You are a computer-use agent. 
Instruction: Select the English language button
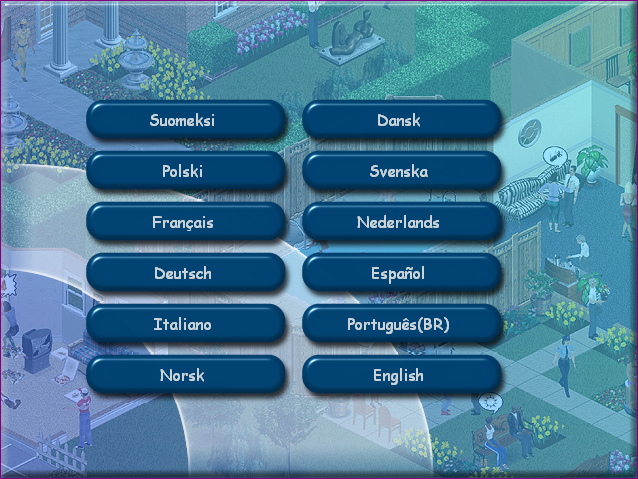pos(400,376)
